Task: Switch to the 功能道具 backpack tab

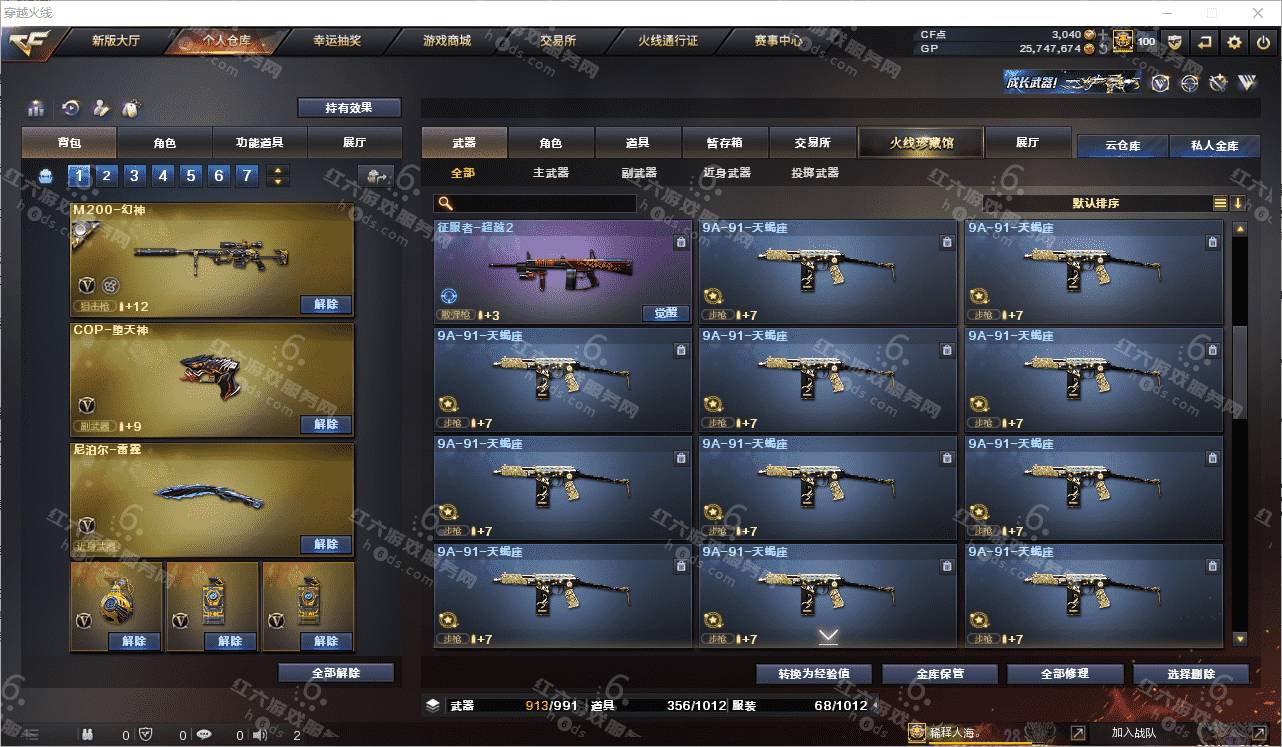Action: (x=259, y=143)
